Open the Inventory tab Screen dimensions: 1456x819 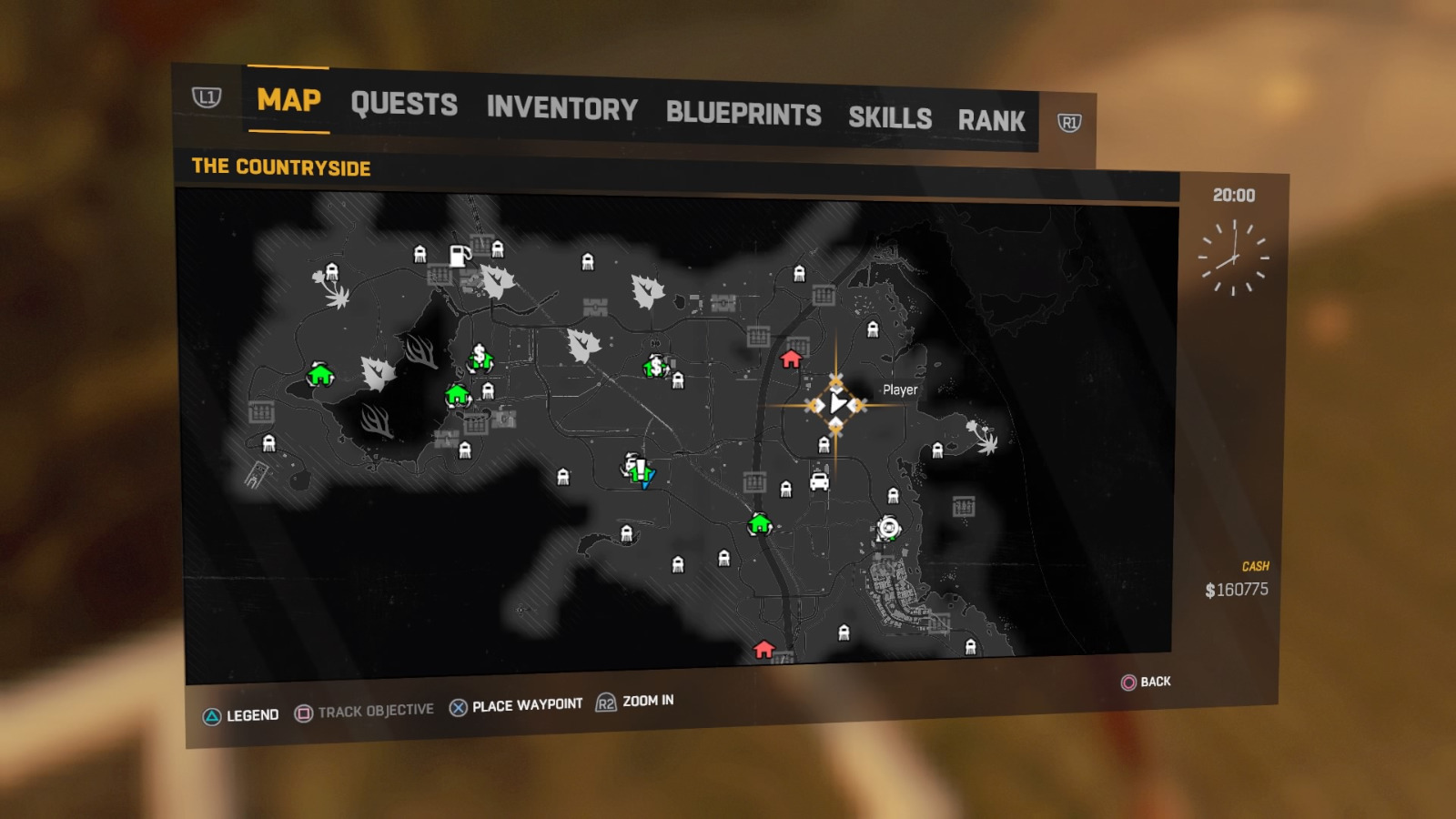(x=561, y=108)
